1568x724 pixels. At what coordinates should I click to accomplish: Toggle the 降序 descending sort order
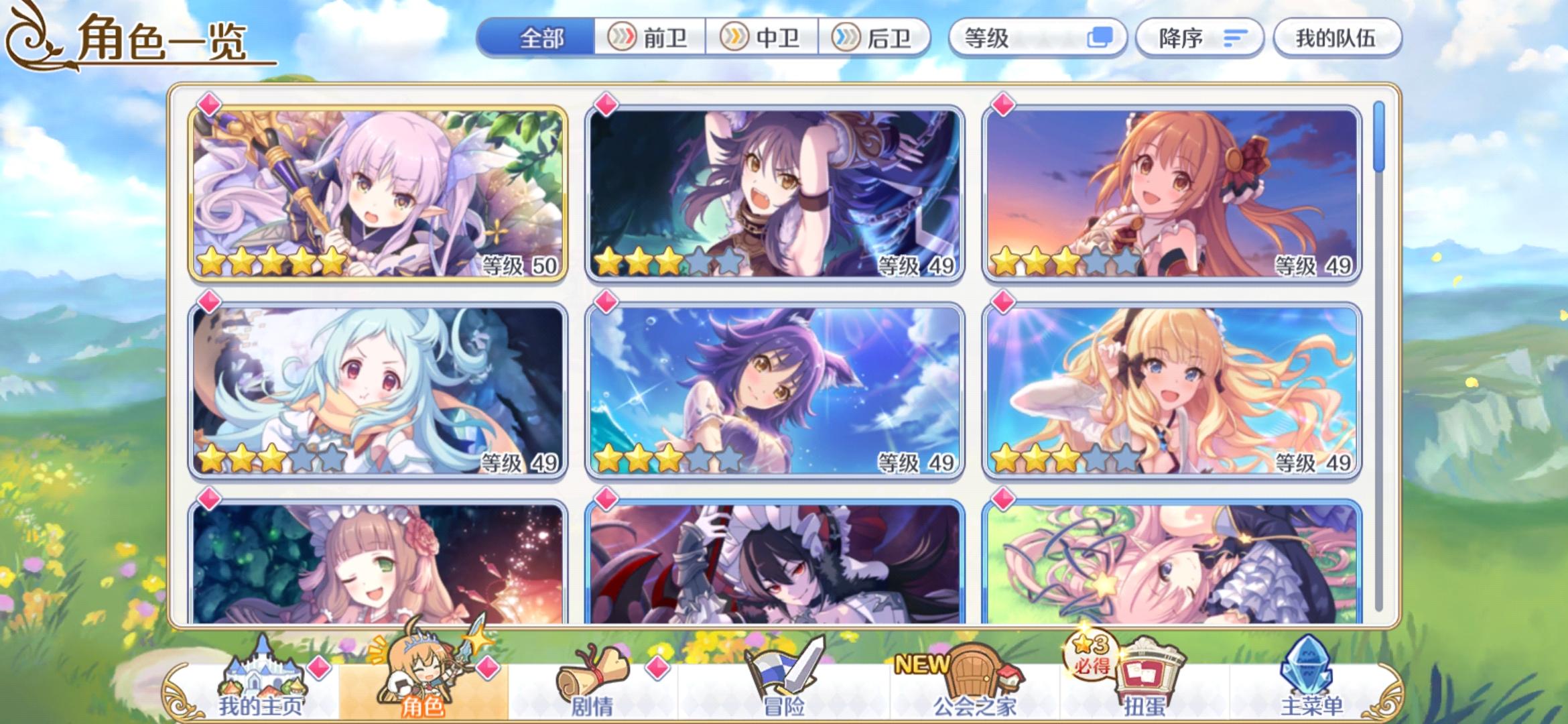pyautogui.click(x=1199, y=38)
